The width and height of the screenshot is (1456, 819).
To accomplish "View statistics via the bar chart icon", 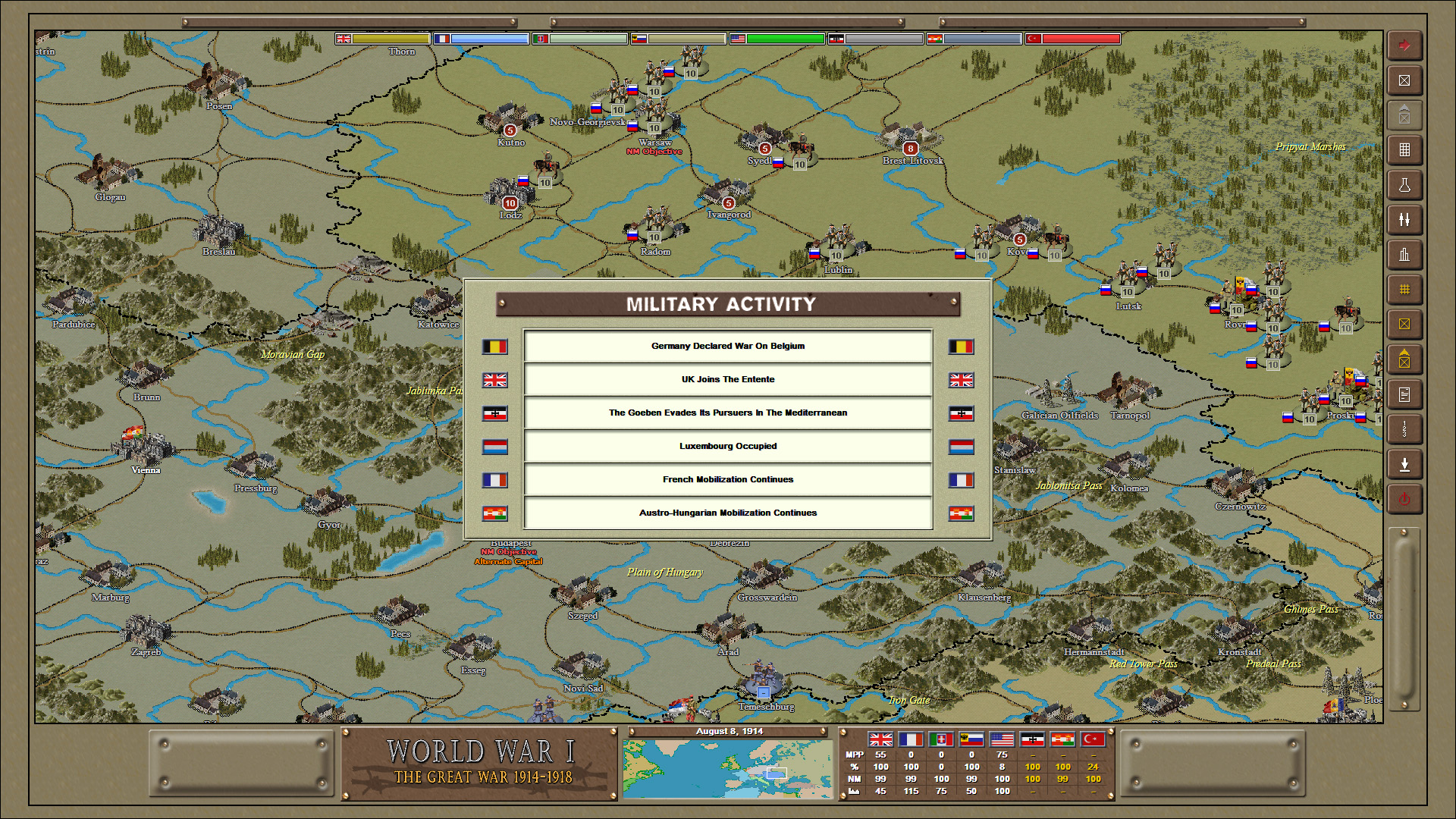I will pyautogui.click(x=1404, y=255).
